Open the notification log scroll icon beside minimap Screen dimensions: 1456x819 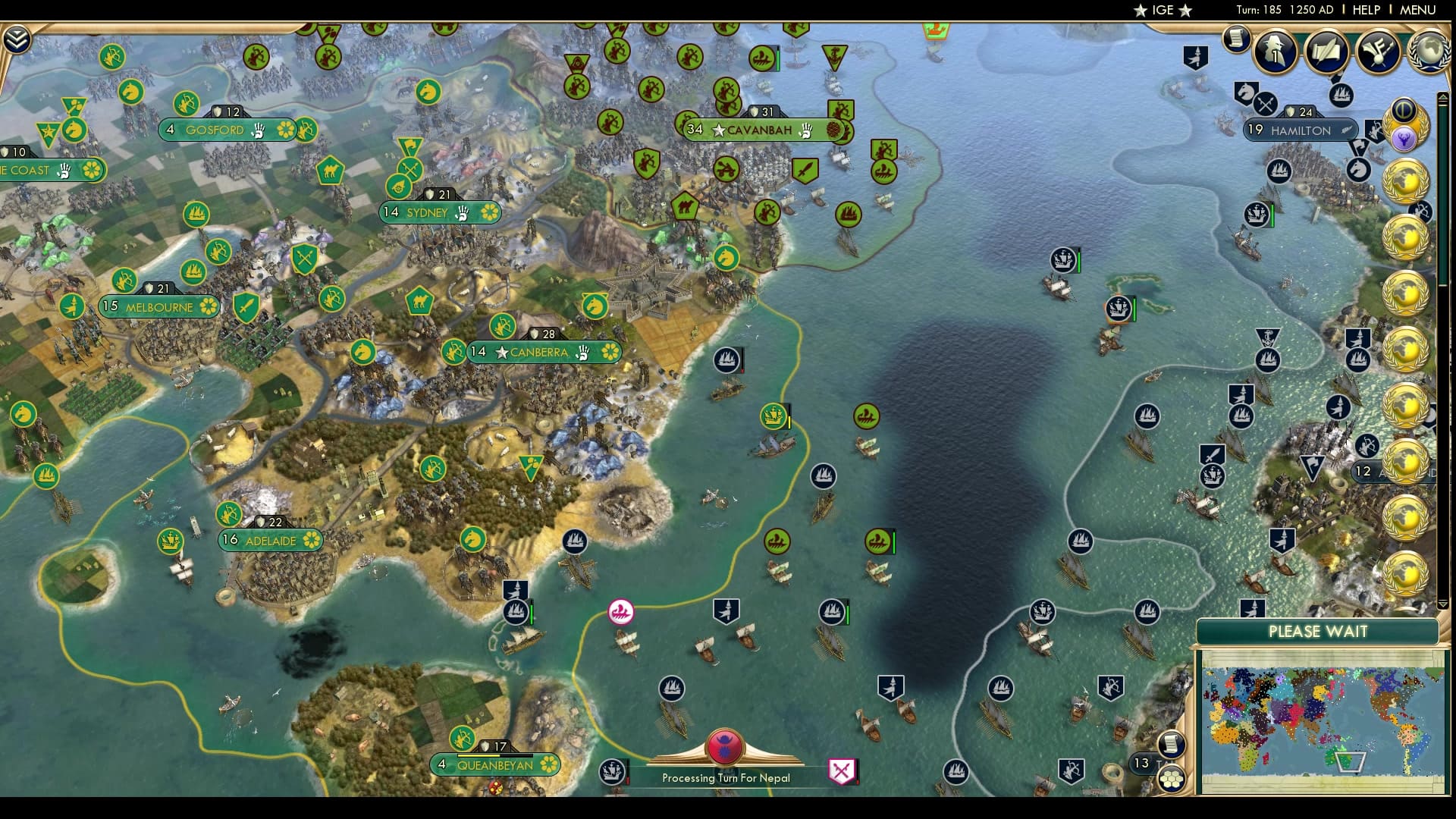click(1172, 743)
